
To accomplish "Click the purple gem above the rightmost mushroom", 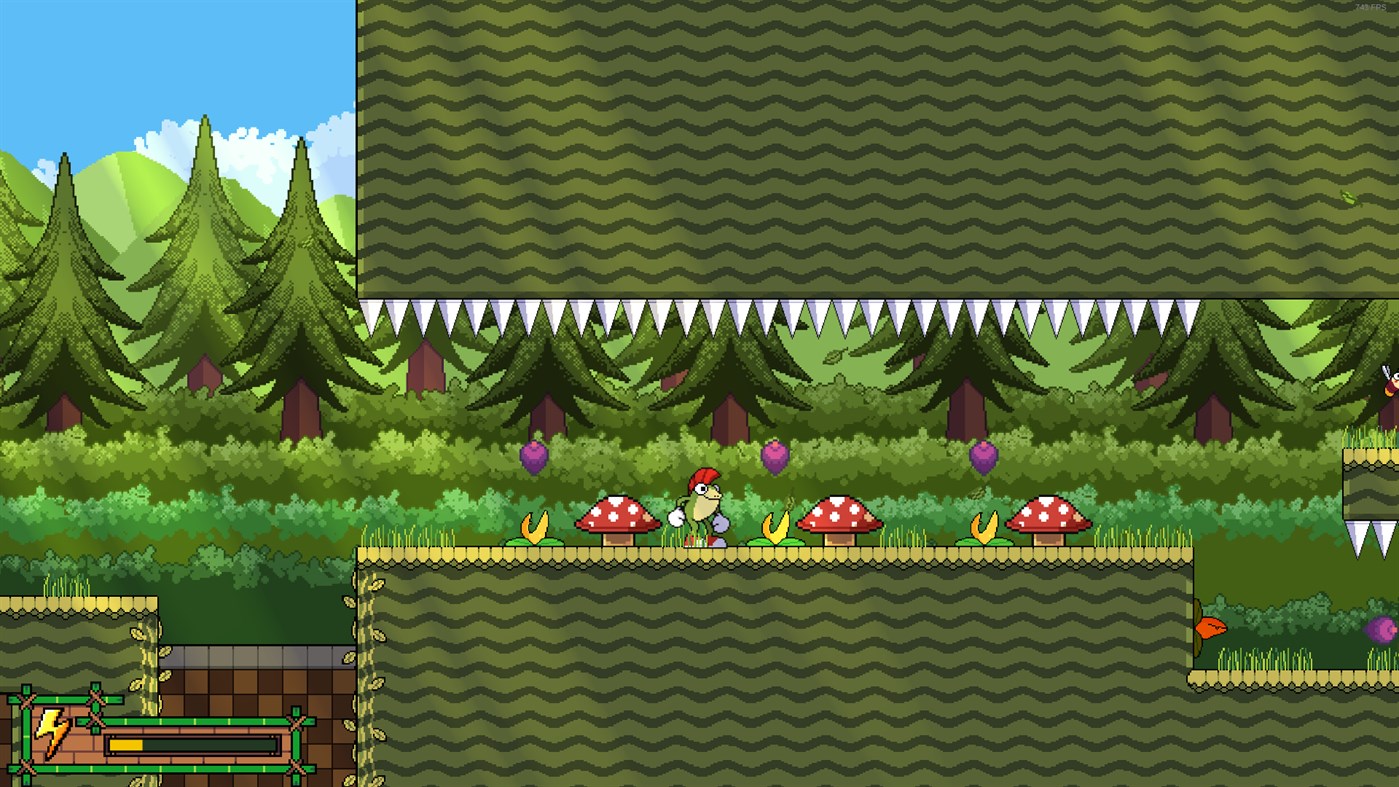I will point(985,456).
